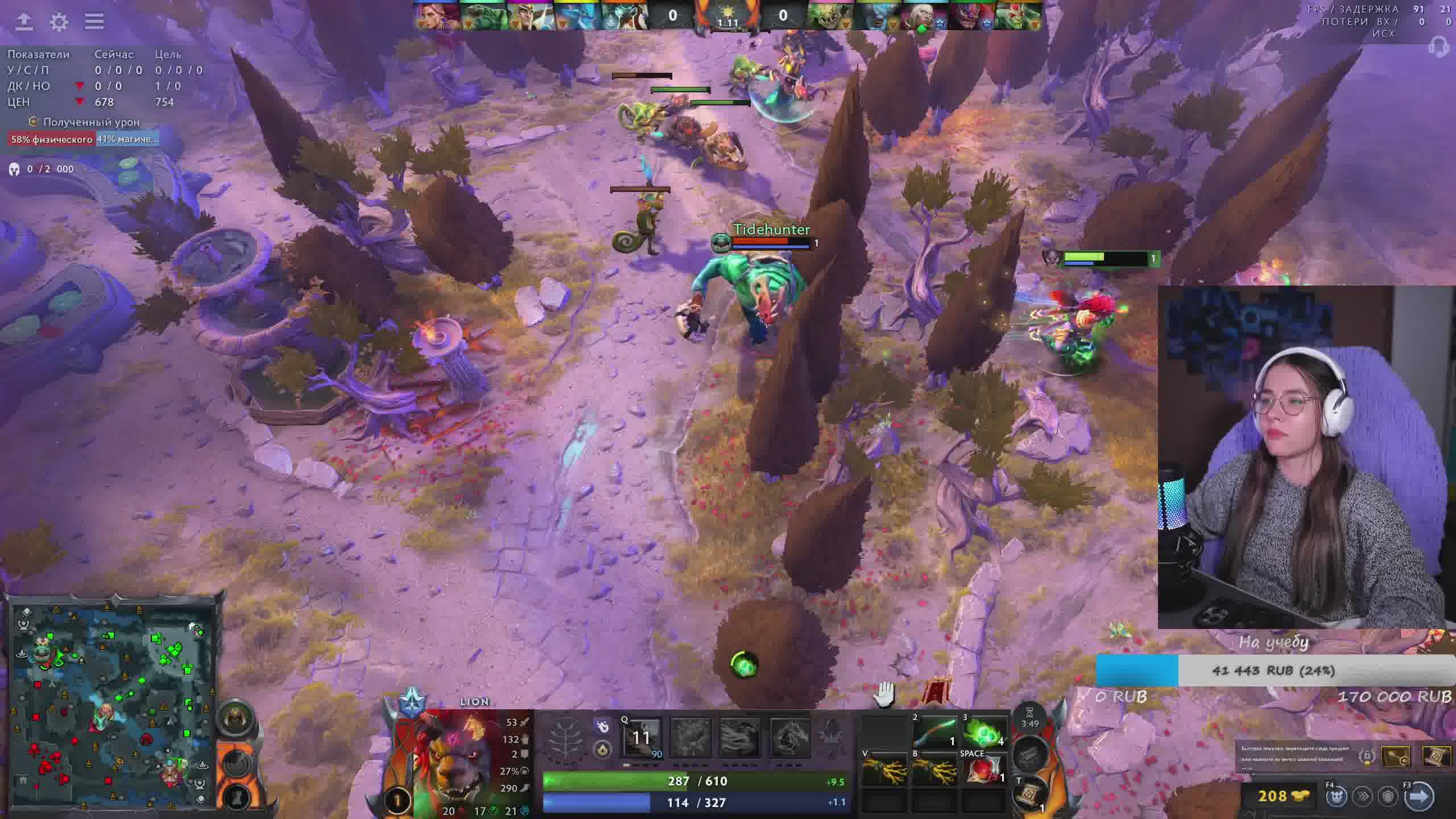Viewport: 1456px width, 819px height.
Task: Cast the Earth Spike ability
Action: (x=642, y=738)
